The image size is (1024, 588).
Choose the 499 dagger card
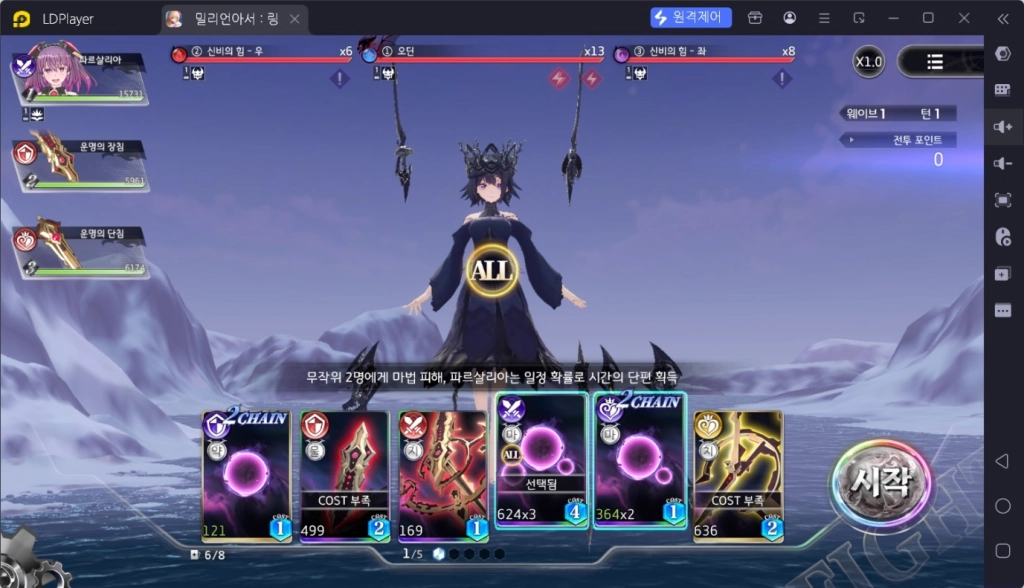[x=344, y=476]
